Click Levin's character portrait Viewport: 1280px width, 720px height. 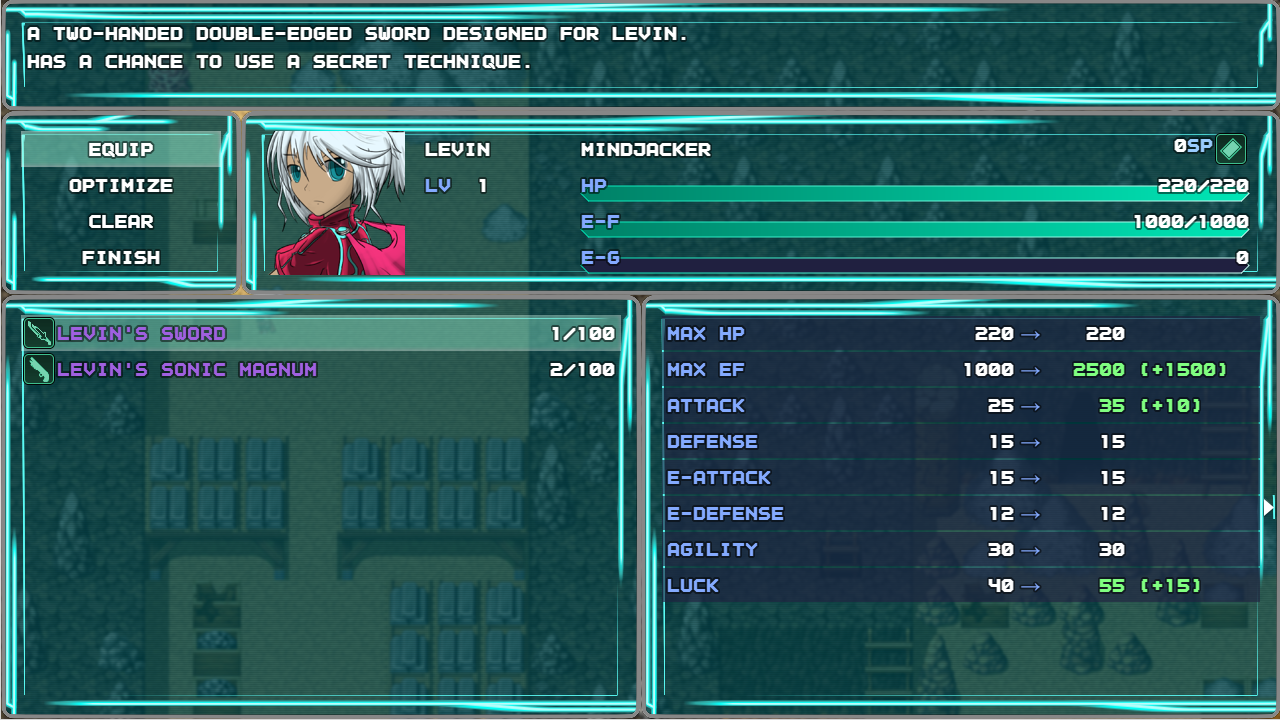click(x=335, y=204)
